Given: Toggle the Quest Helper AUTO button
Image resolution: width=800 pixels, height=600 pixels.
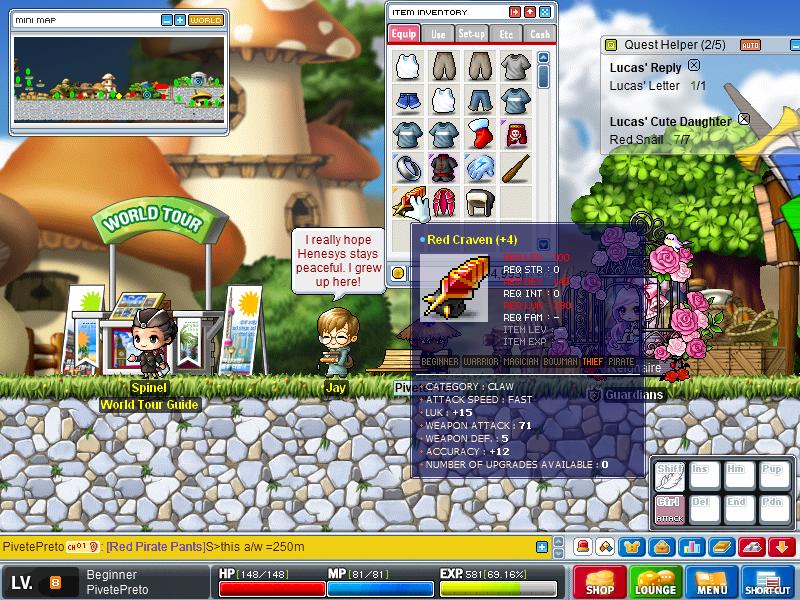Looking at the screenshot, I should (750, 45).
